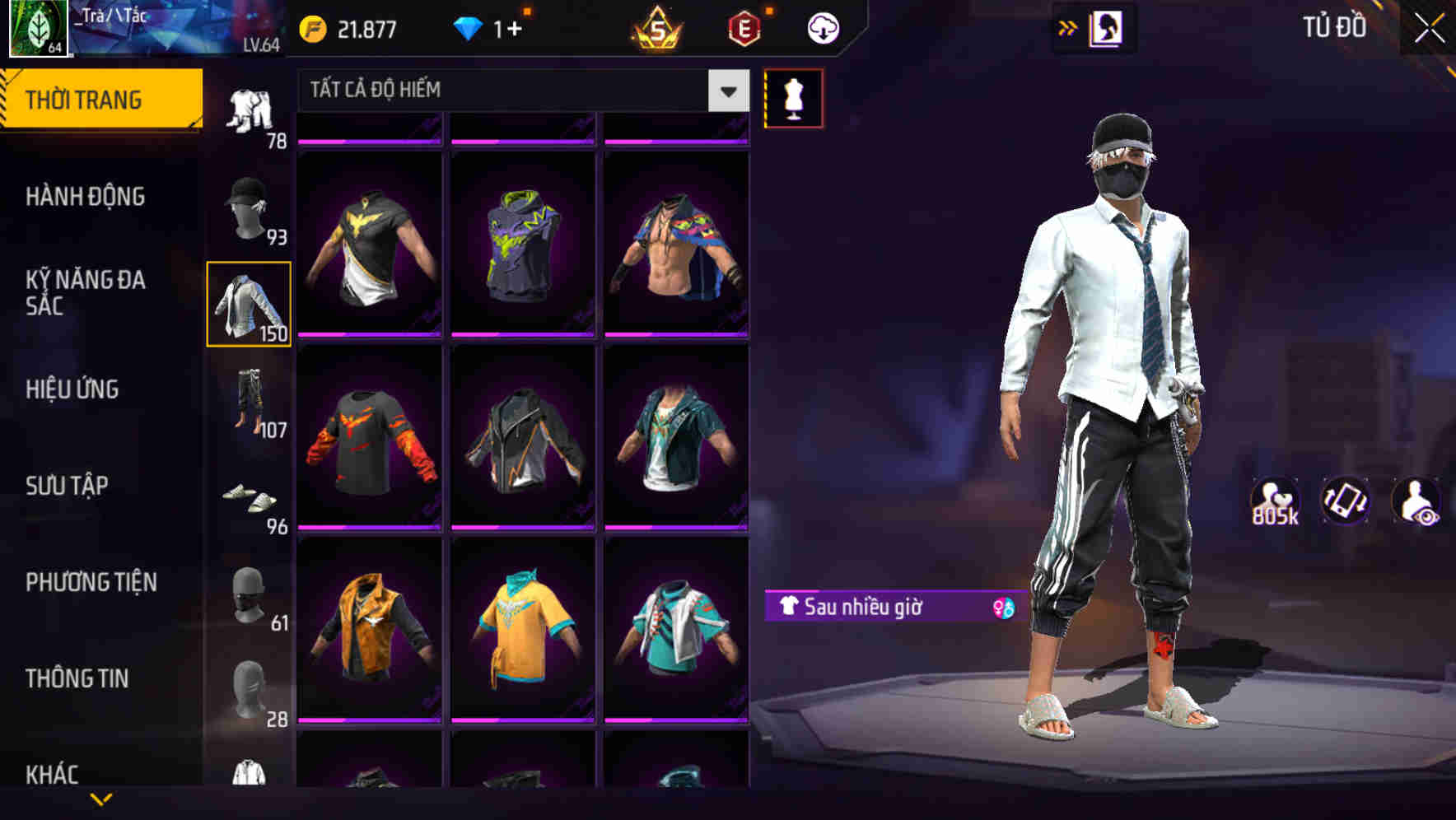Tap the rotate device icon
Viewport: 1456px width, 820px height.
pyautogui.click(x=1346, y=500)
